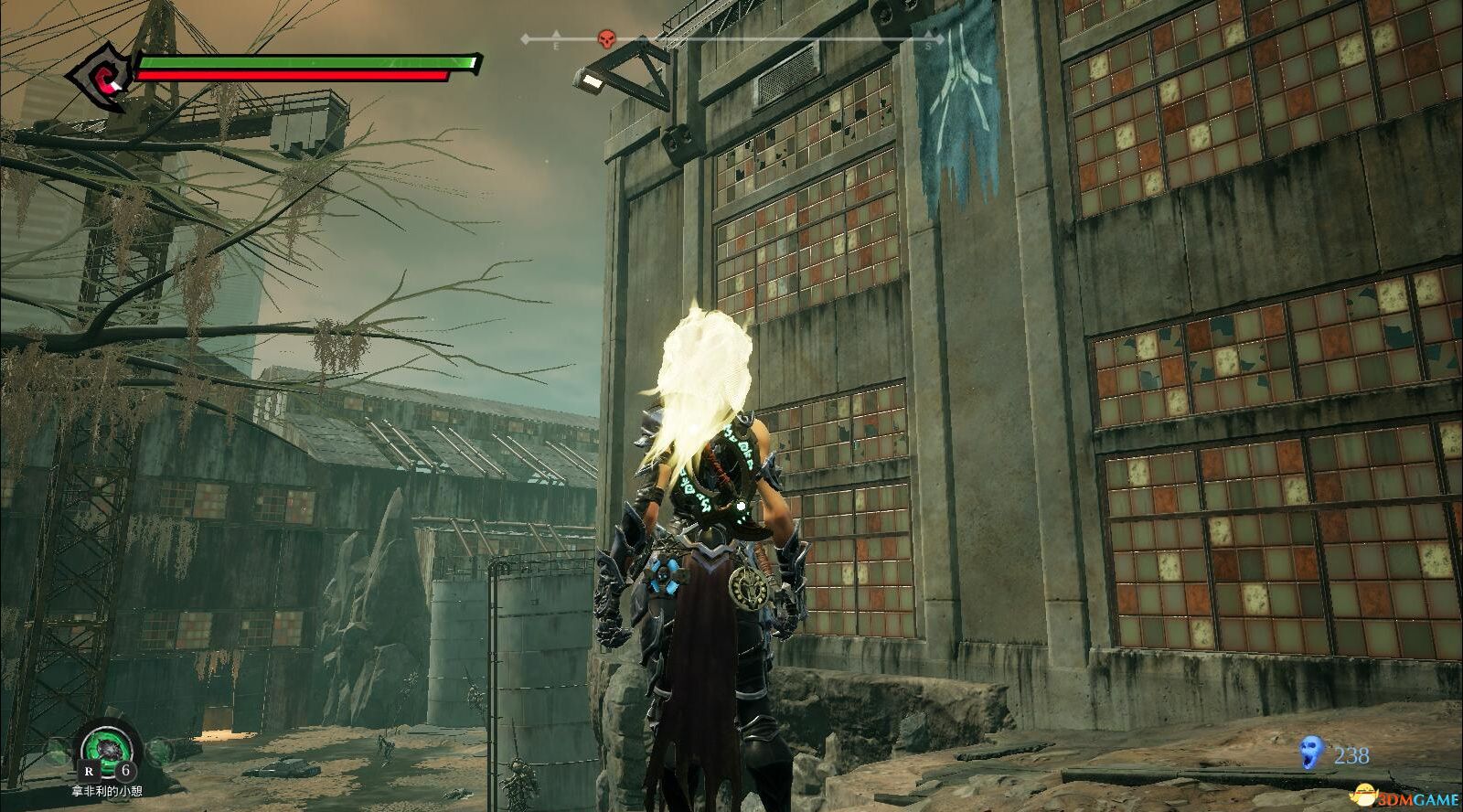Click the South marker on the compass
The height and width of the screenshot is (812, 1463).
[x=929, y=42]
